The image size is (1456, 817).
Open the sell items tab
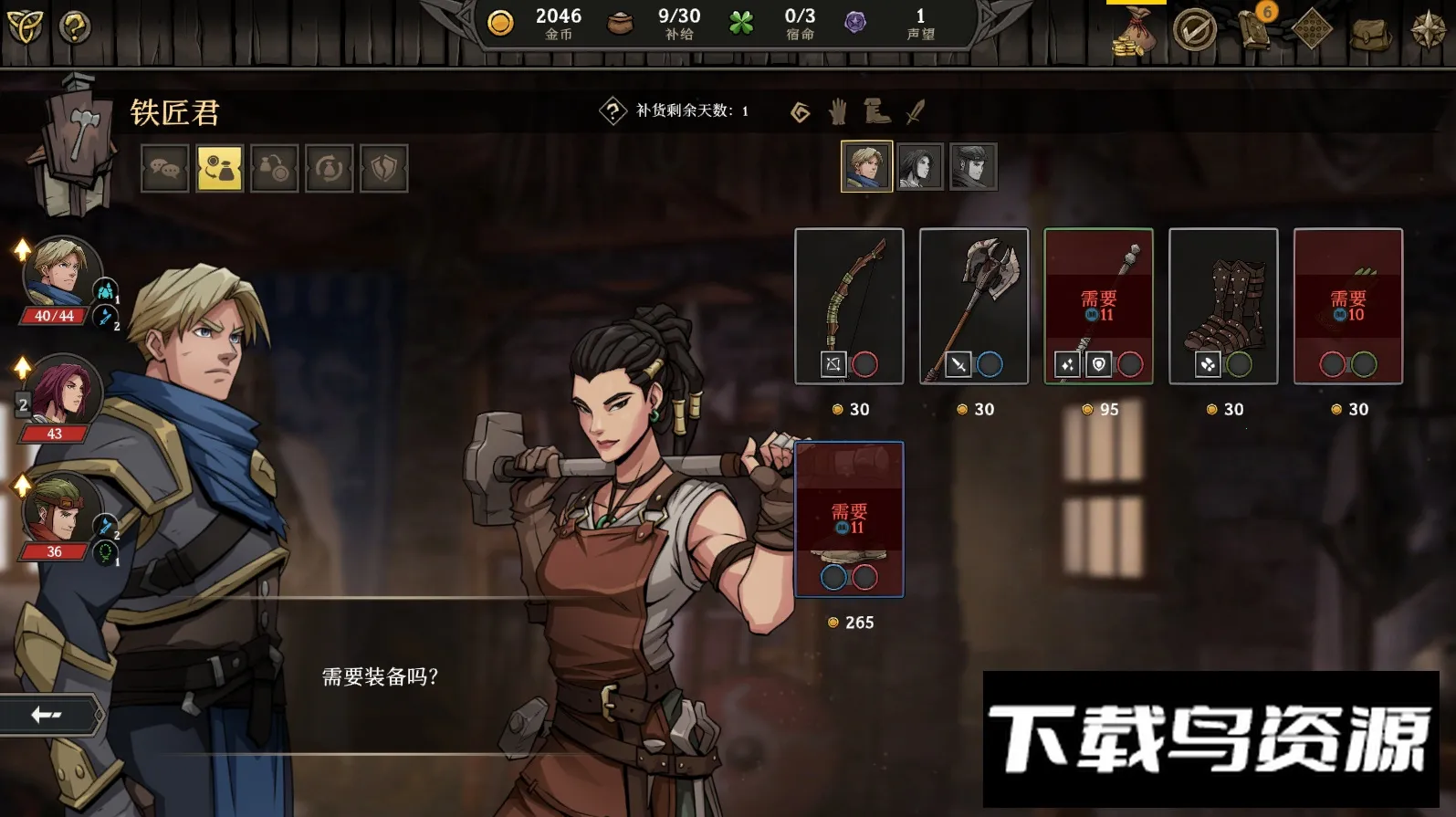[x=275, y=169]
